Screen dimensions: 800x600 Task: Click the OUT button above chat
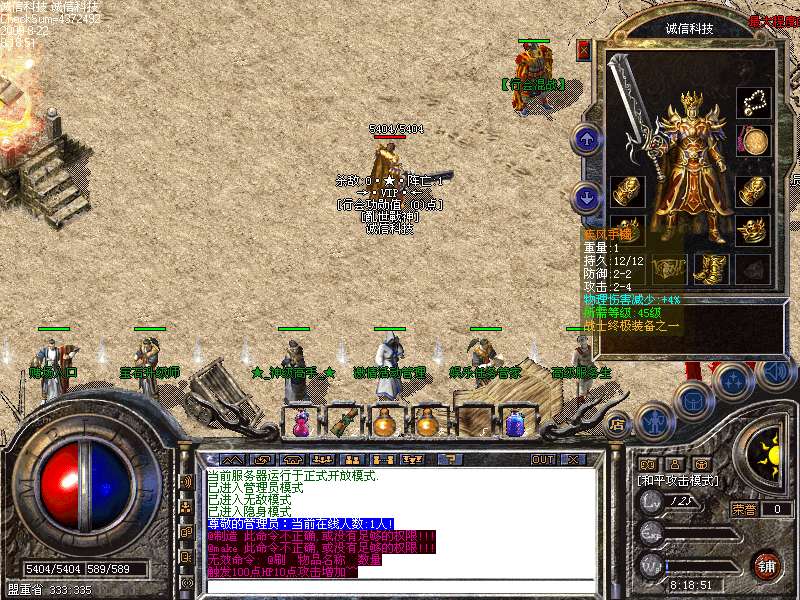point(543,459)
